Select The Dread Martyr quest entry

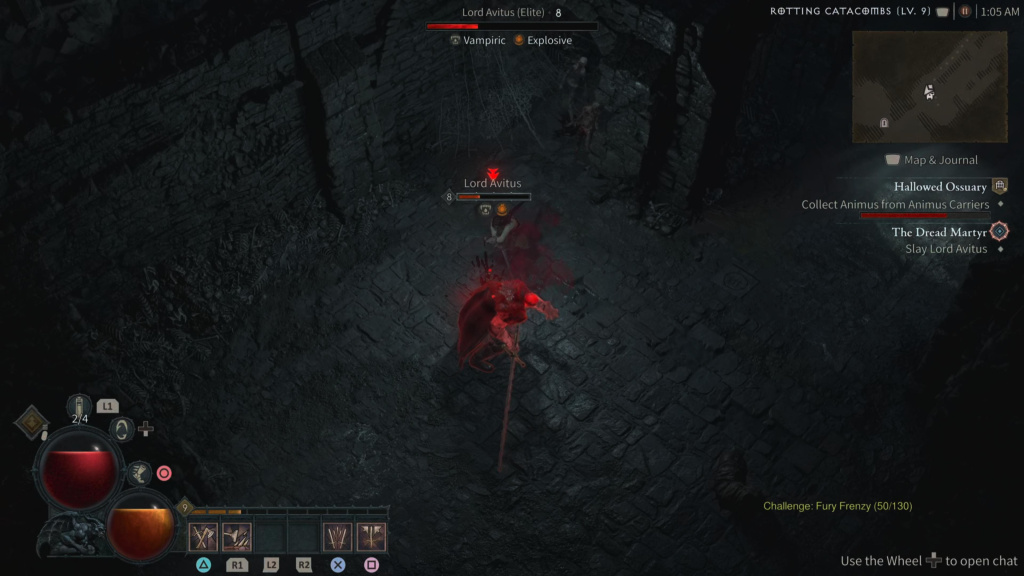(x=939, y=232)
